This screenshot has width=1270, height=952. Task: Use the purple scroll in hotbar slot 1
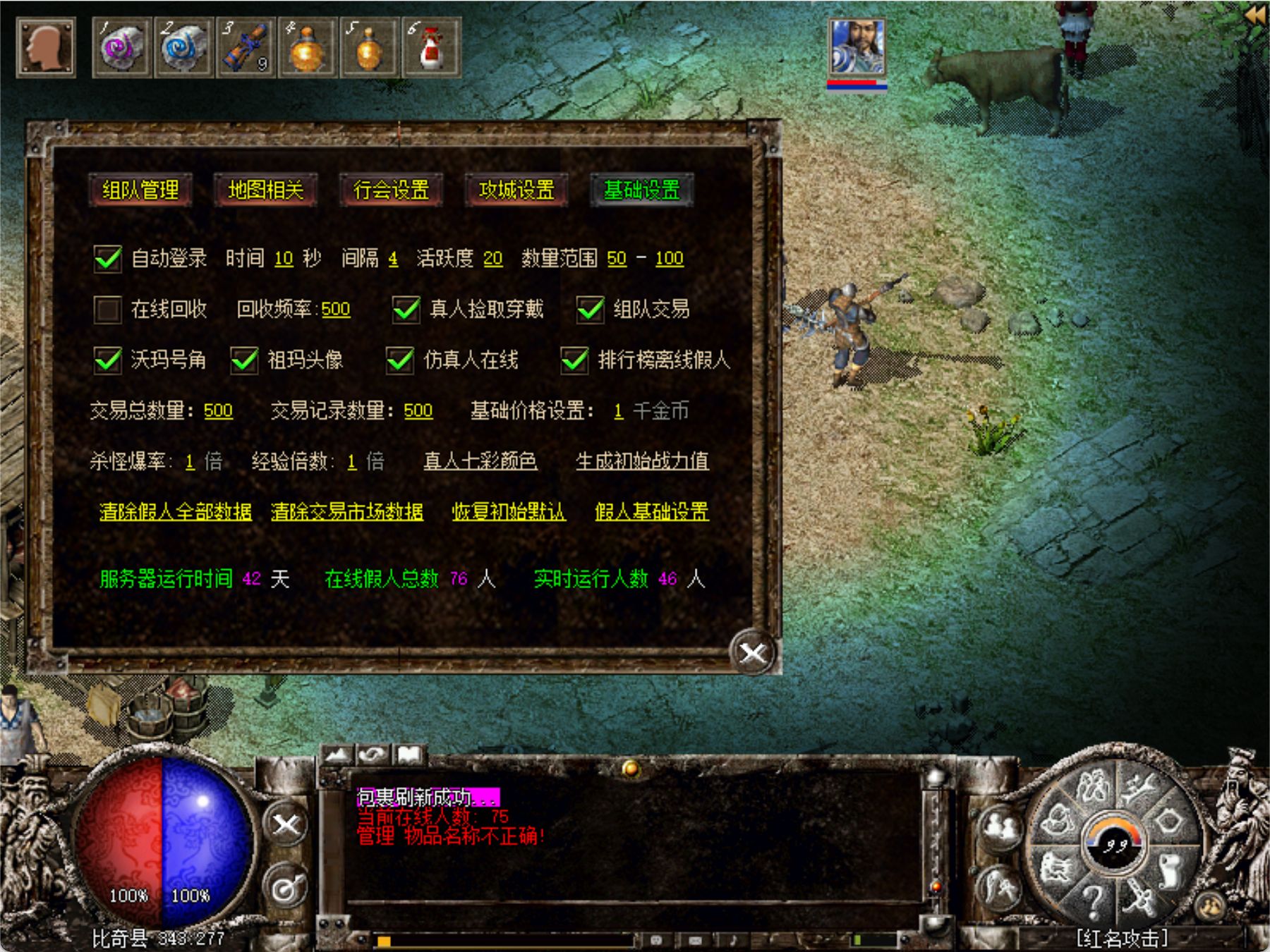[x=121, y=48]
